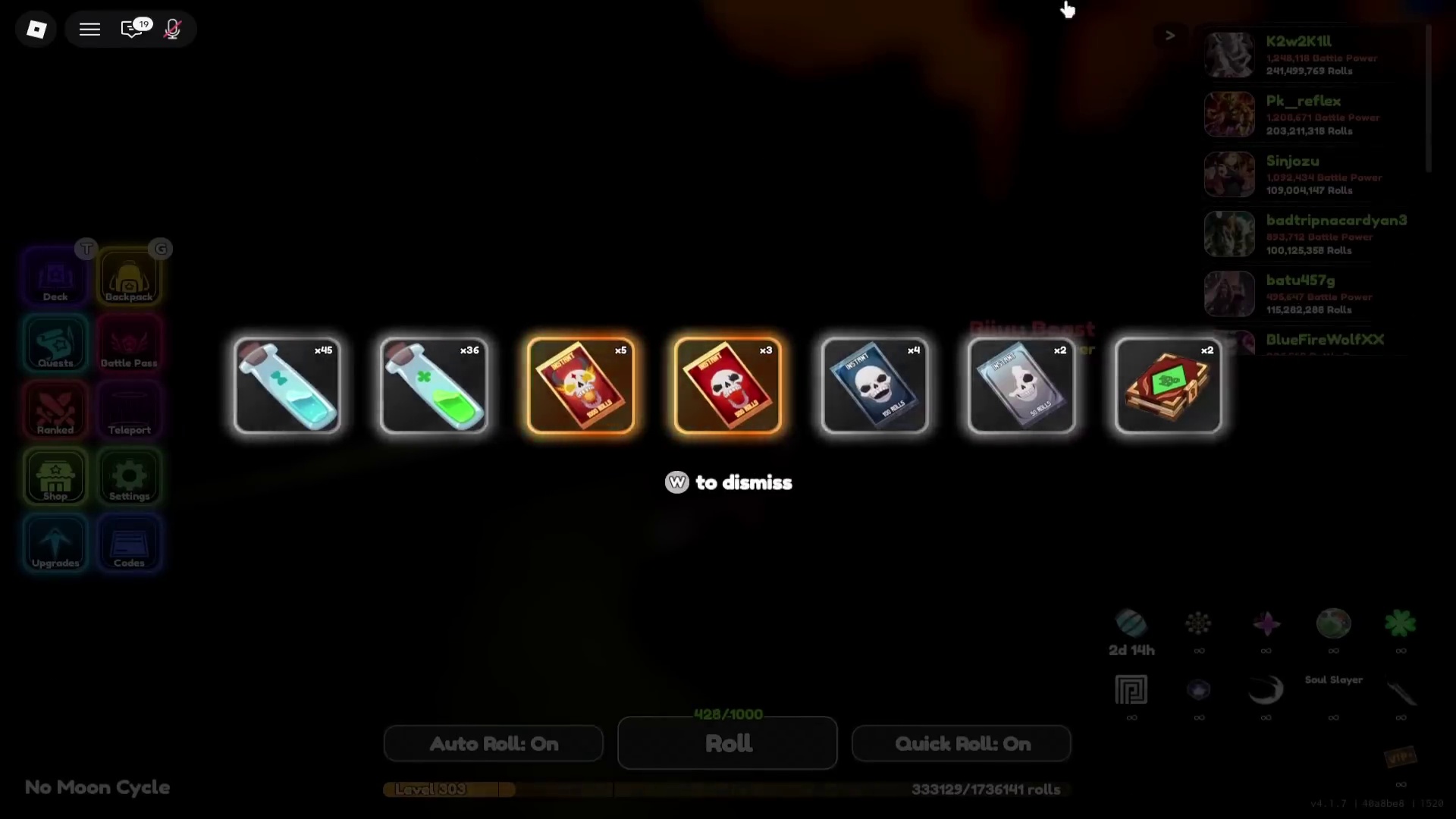Collapse the leaderboard with the arrow button
The width and height of the screenshot is (1456, 819).
pyautogui.click(x=1170, y=36)
